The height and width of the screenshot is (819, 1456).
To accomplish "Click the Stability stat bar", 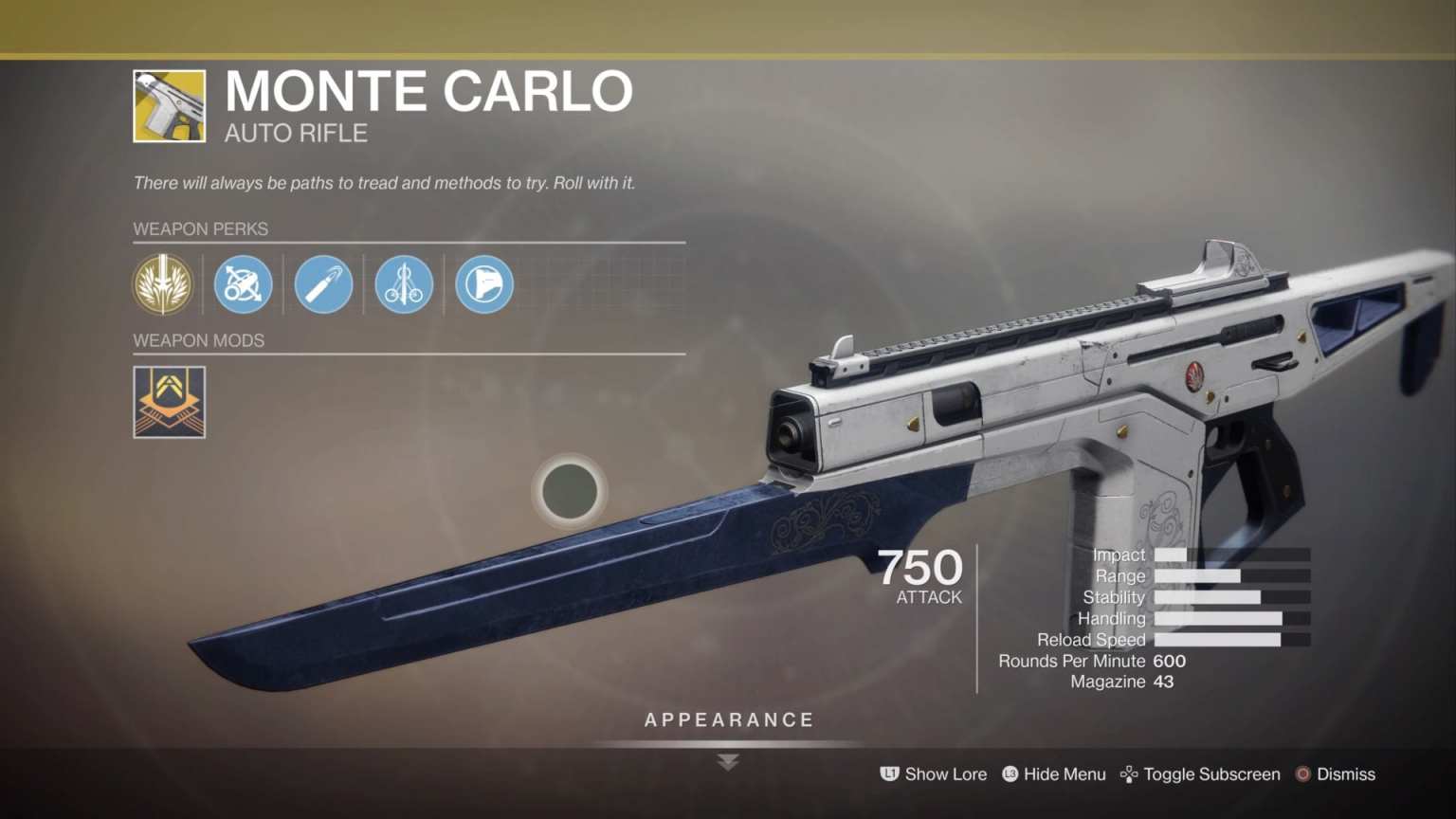I will 1232,597.
